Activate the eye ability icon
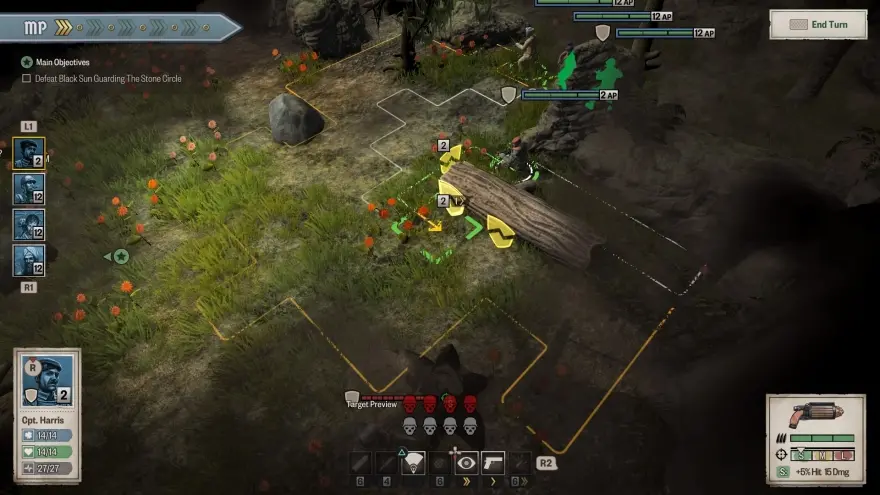This screenshot has width=880, height=495. coord(466,463)
